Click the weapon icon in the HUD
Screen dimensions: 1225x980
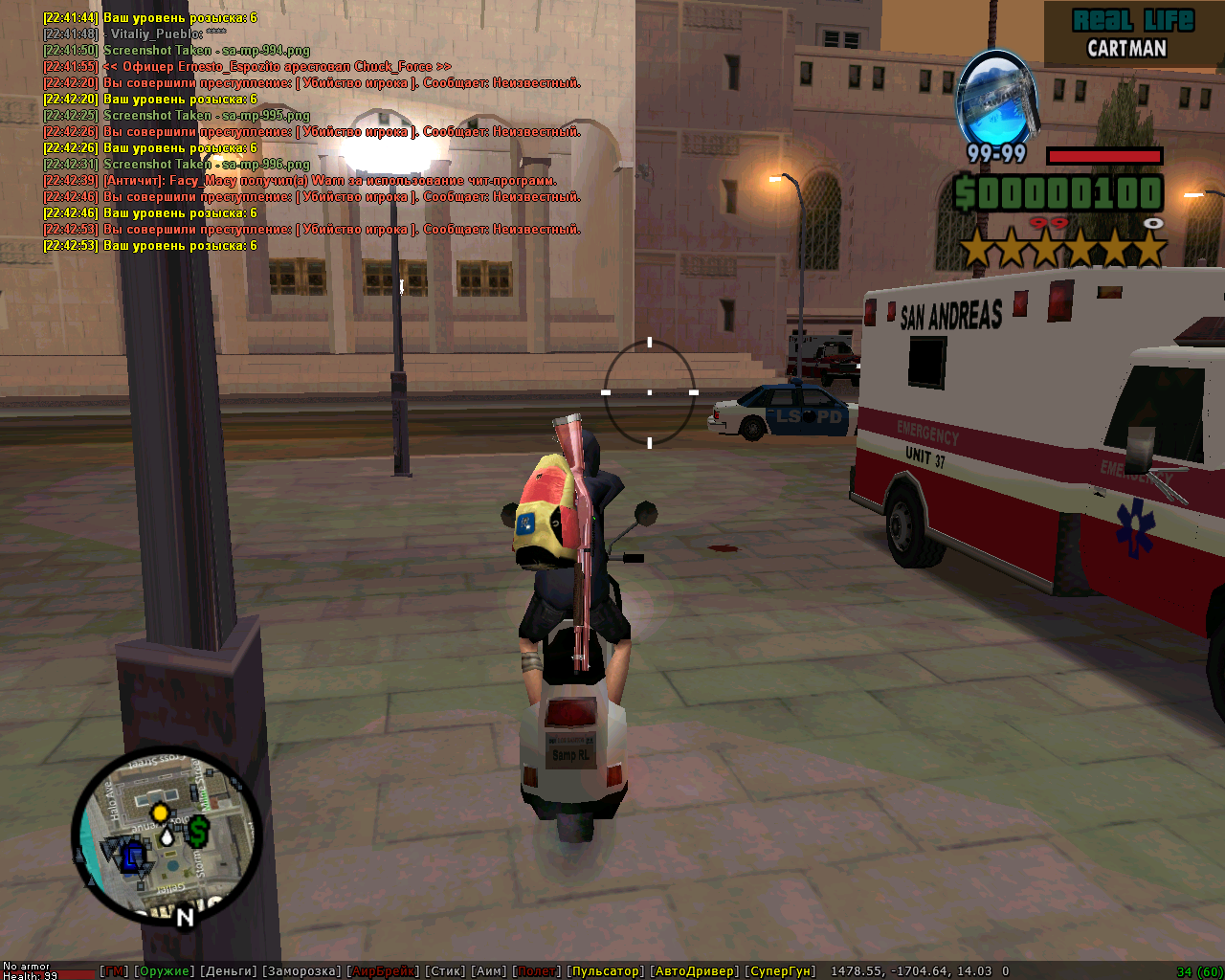(997, 99)
